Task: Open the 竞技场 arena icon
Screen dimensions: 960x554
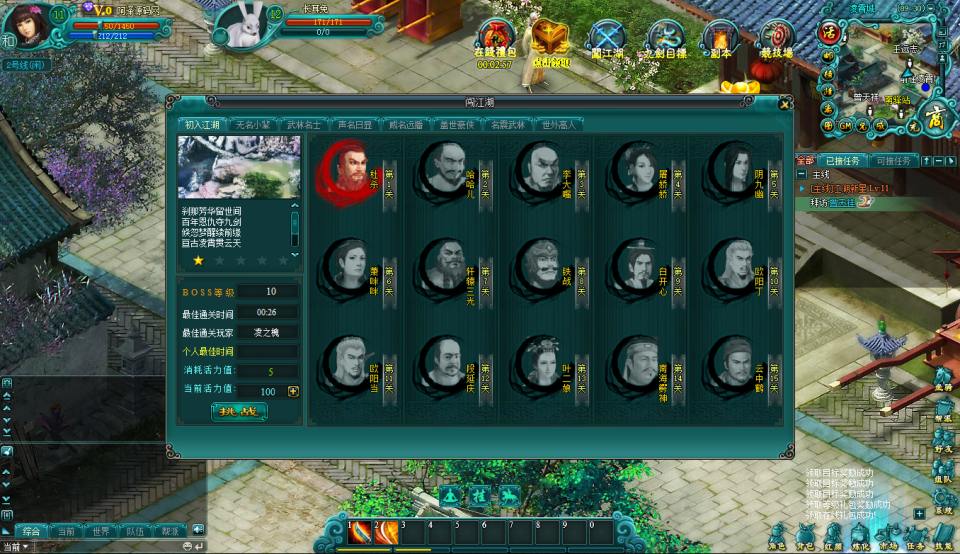Action: tap(776, 38)
